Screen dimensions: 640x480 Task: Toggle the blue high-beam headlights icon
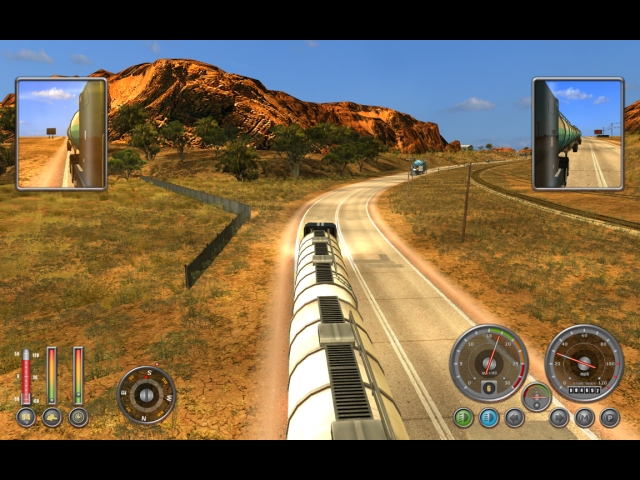pyautogui.click(x=488, y=418)
